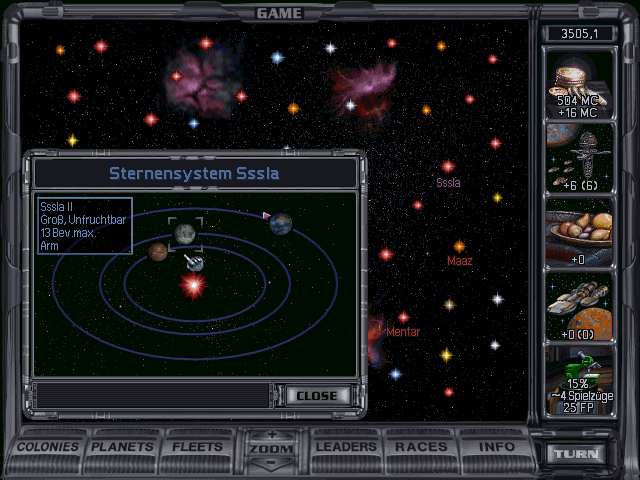
Task: Open the COLONIES screen
Action: tap(47, 446)
